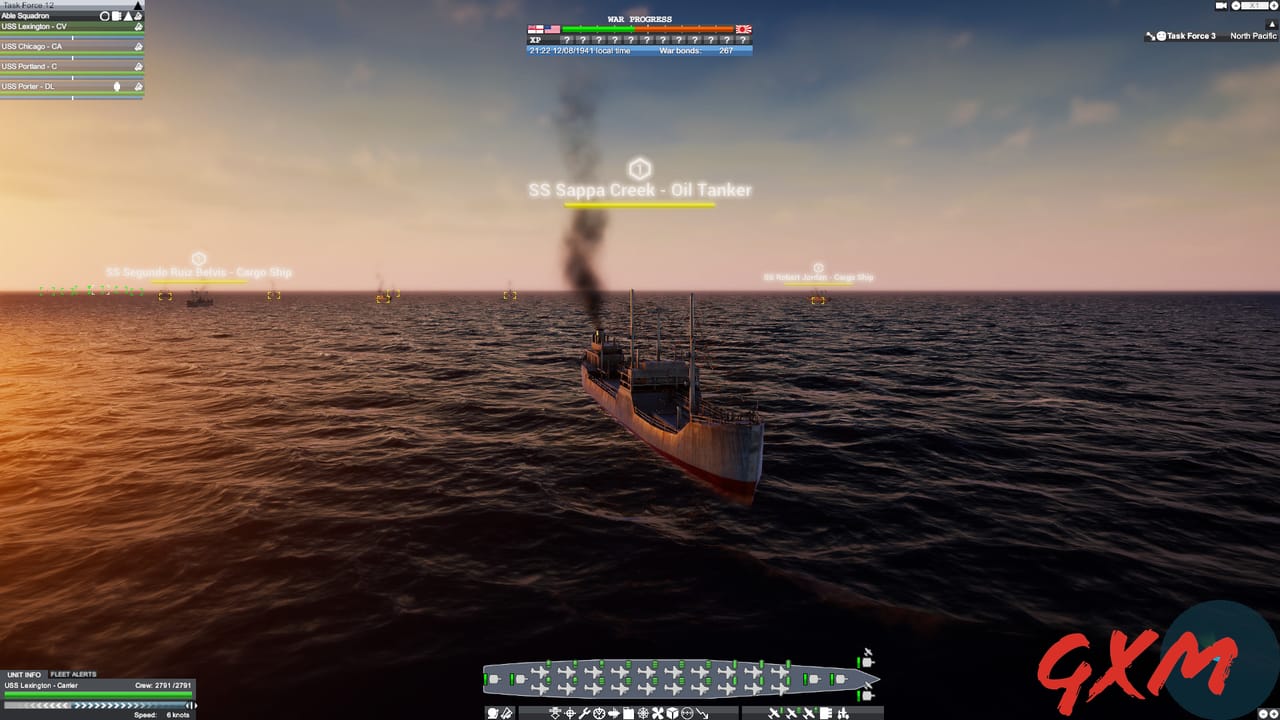
Task: Switch to the FLEET ALERTS tab
Action: click(x=72, y=673)
